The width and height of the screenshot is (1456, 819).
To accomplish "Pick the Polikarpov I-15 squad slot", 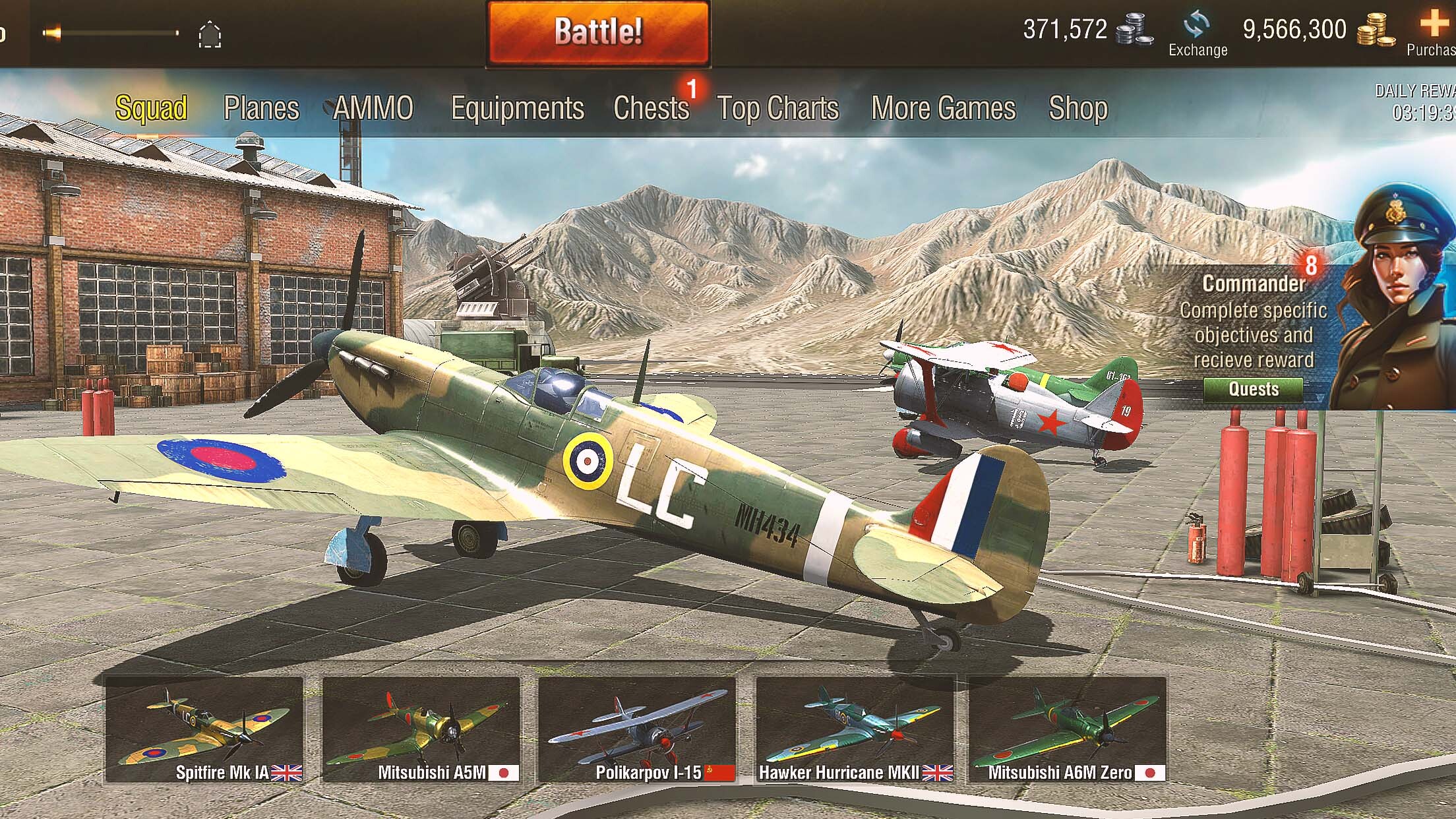I will point(637,729).
